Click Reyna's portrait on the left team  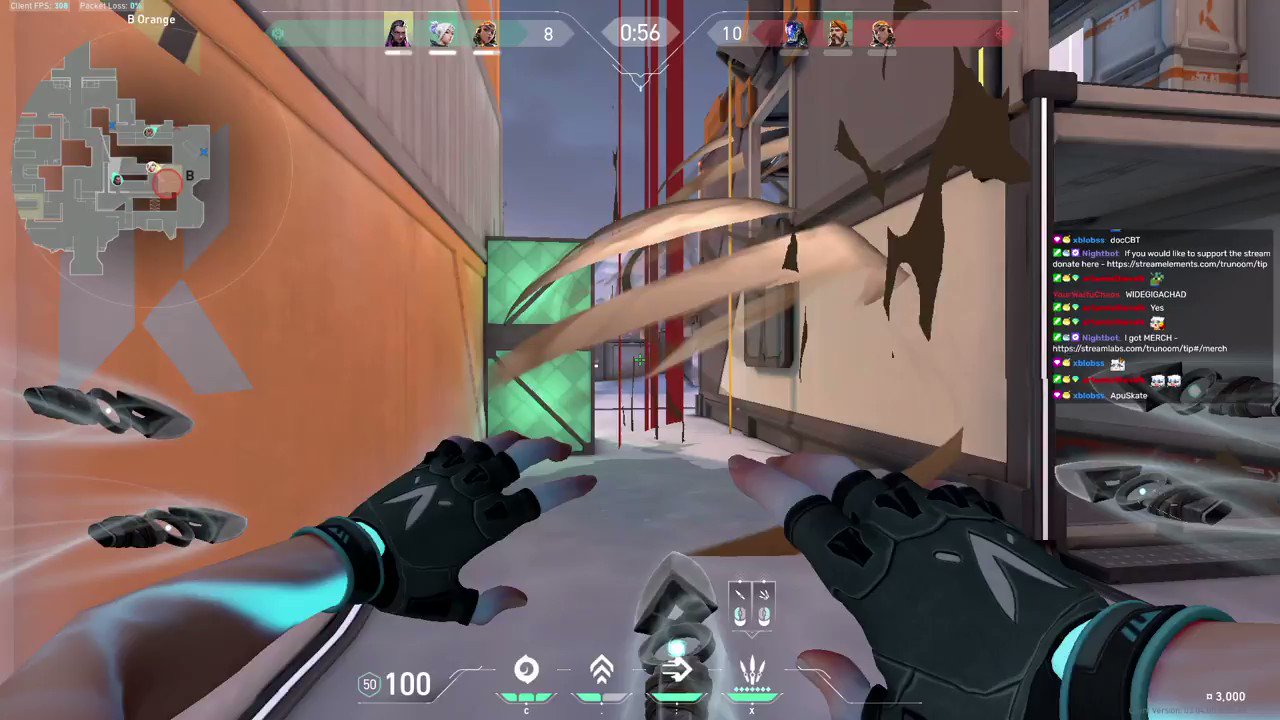click(398, 33)
